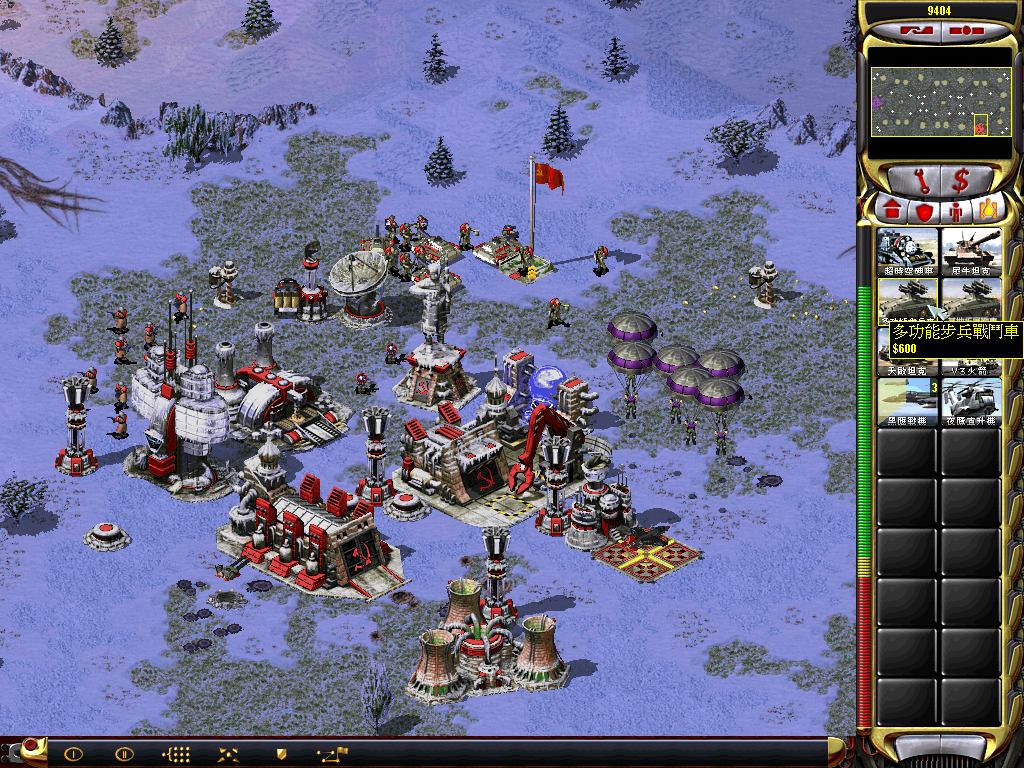1024x768 pixels.
Task: Switch to the defenses shield tab
Action: coord(923,211)
